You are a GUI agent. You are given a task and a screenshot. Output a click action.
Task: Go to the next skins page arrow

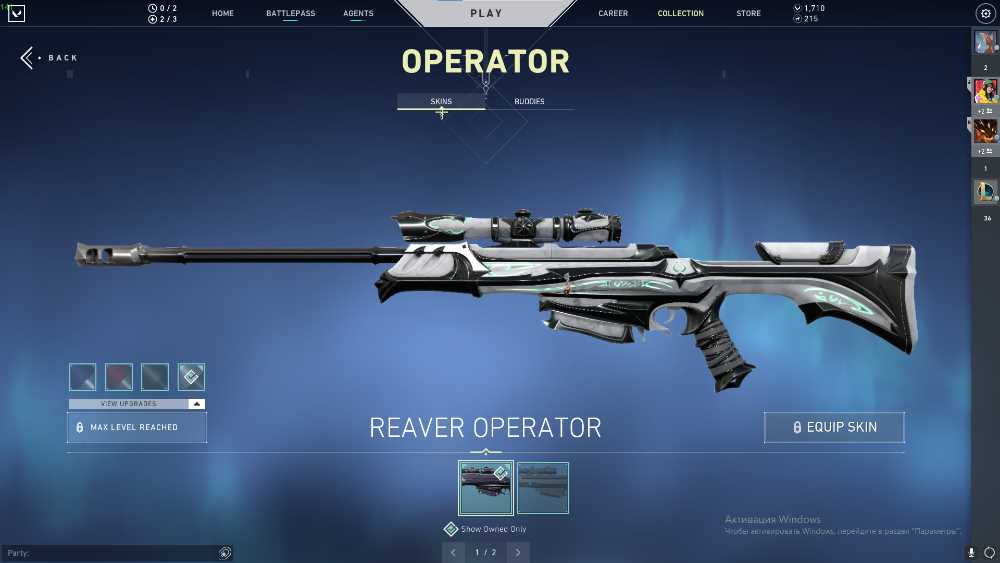pos(518,552)
